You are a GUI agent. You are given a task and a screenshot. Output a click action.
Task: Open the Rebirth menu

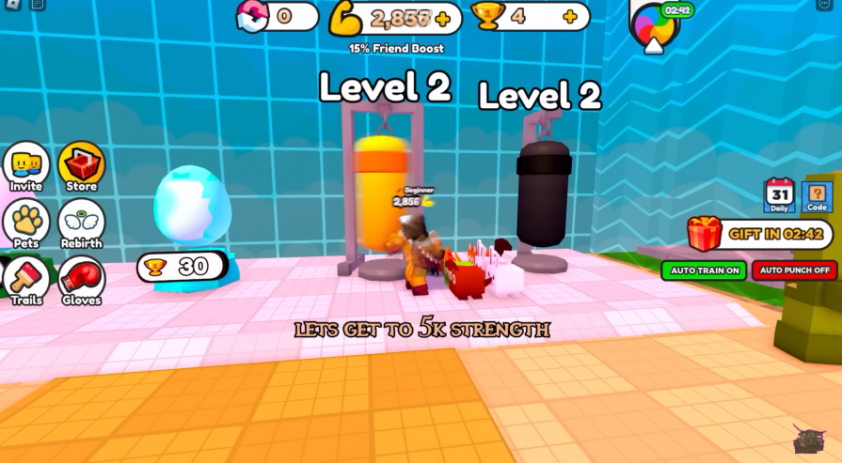pyautogui.click(x=81, y=224)
